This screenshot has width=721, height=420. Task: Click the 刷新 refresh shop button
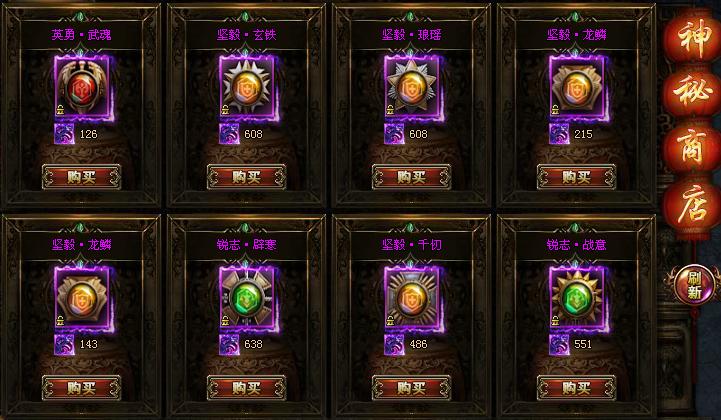tap(689, 285)
